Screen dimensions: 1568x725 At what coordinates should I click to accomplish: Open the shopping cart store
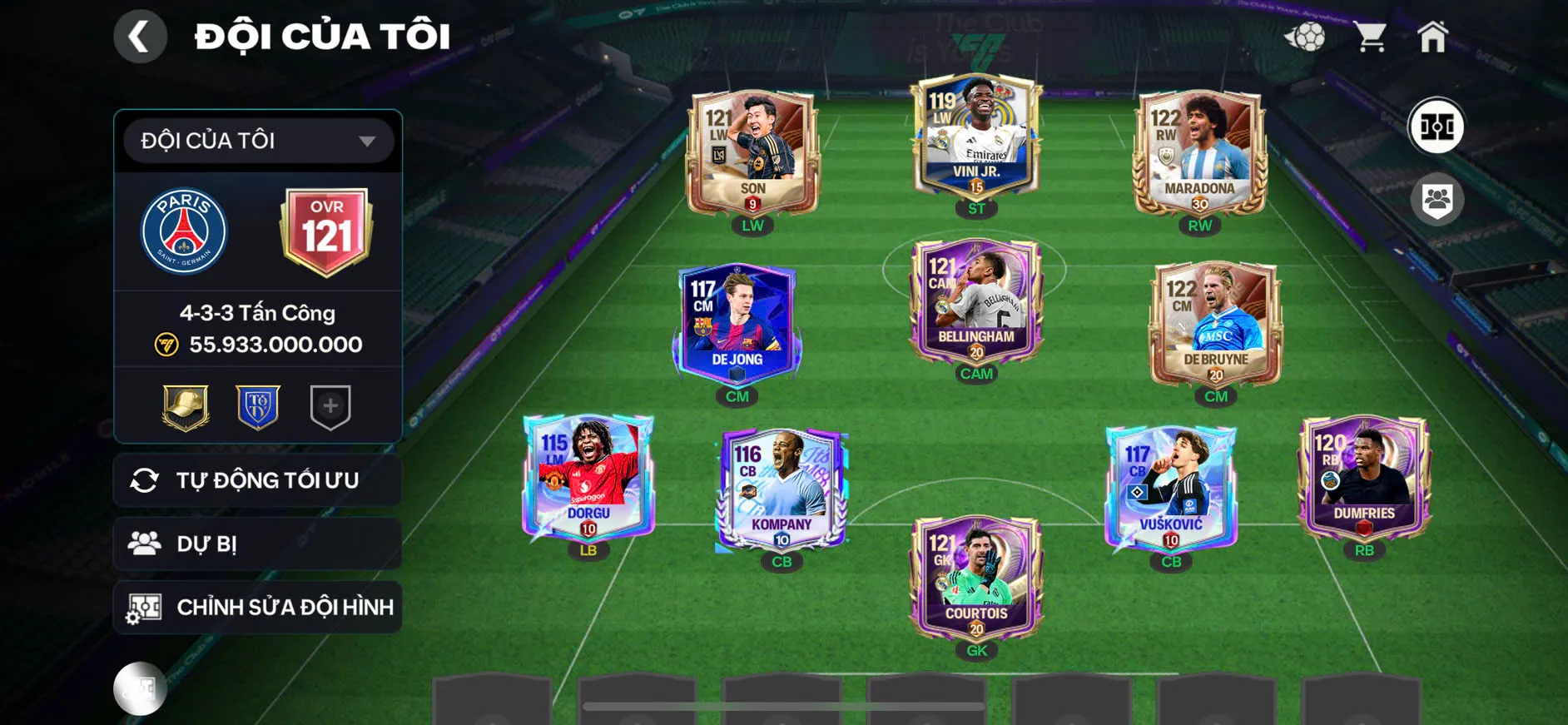pos(1369,37)
